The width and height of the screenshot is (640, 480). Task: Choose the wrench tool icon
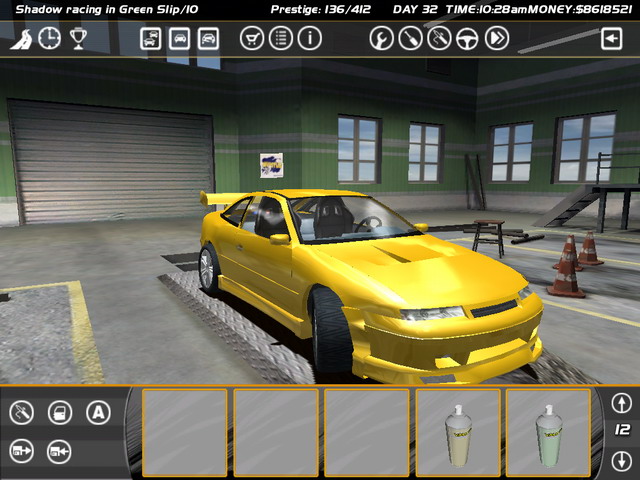point(381,39)
